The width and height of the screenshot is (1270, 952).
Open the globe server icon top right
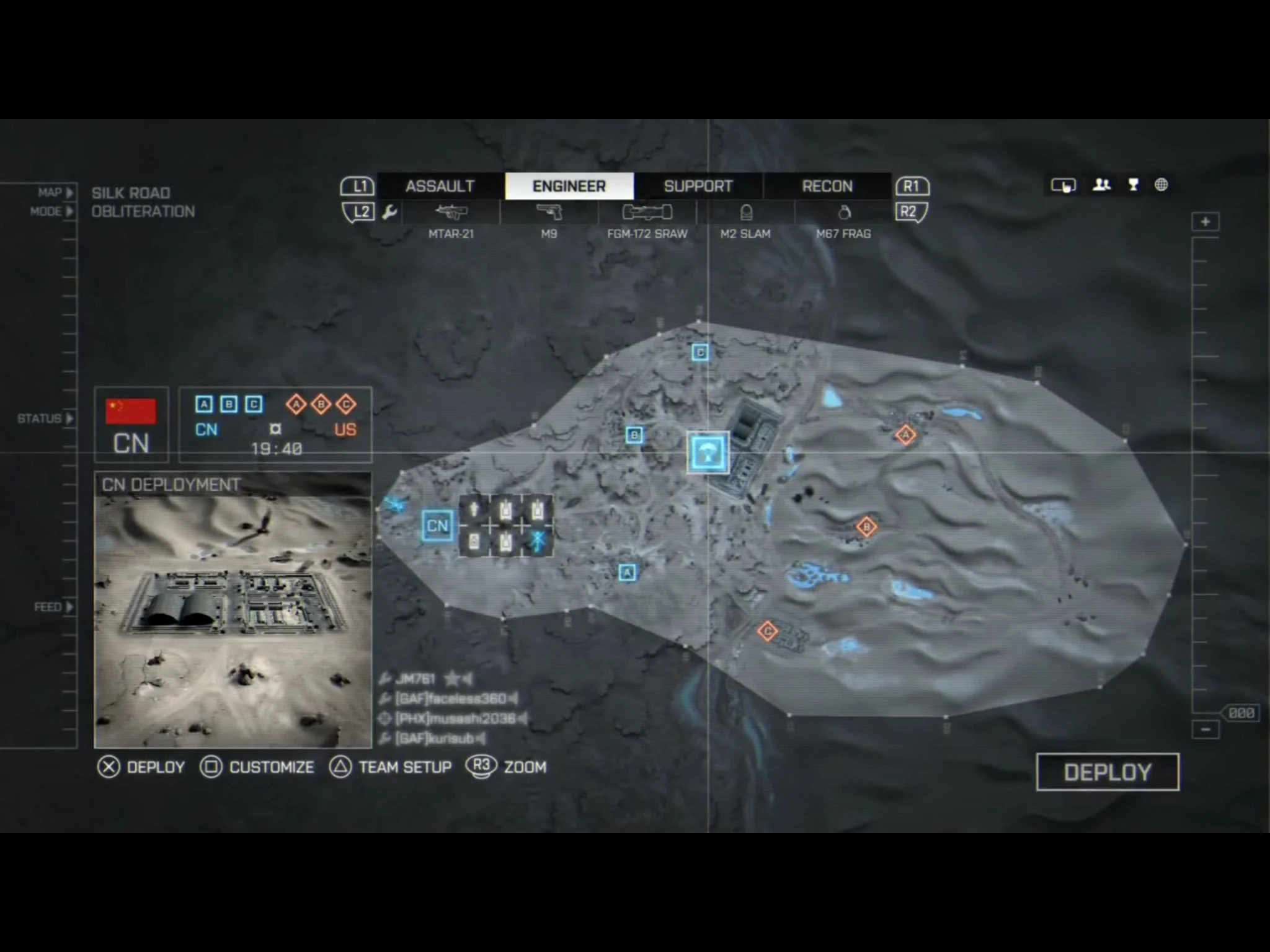1160,184
